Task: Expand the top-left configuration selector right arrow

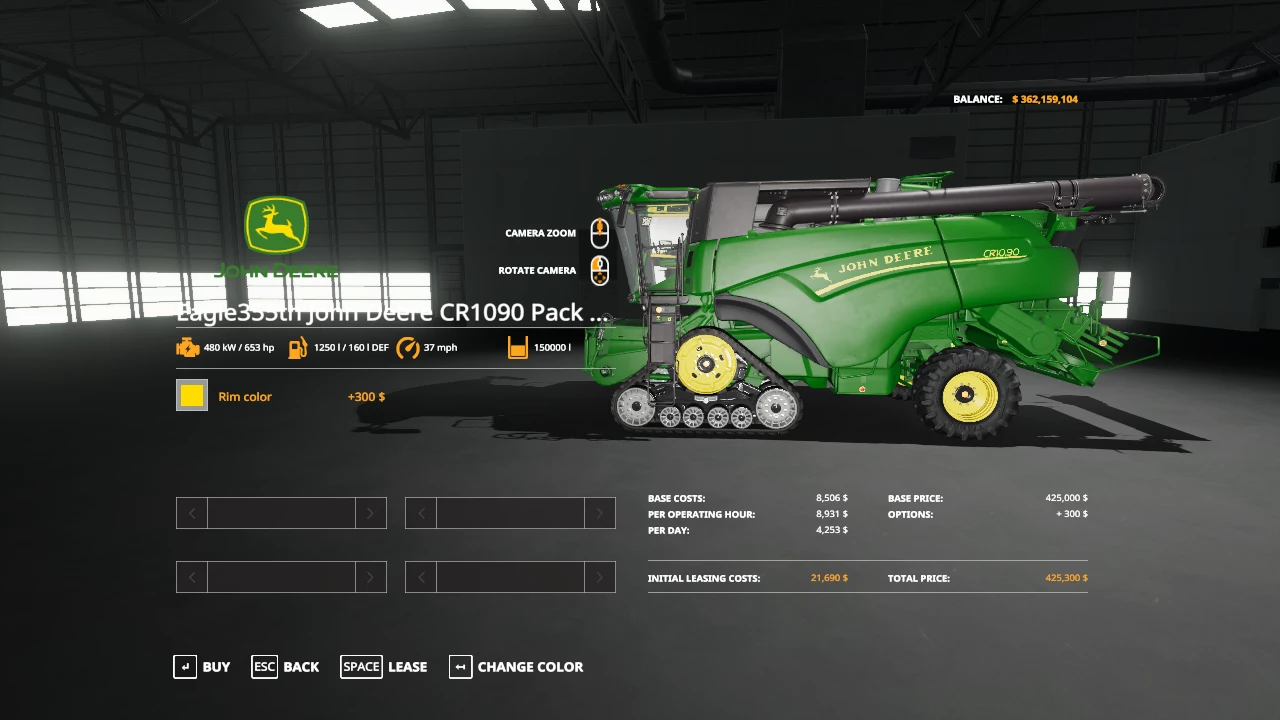Action: [x=370, y=512]
